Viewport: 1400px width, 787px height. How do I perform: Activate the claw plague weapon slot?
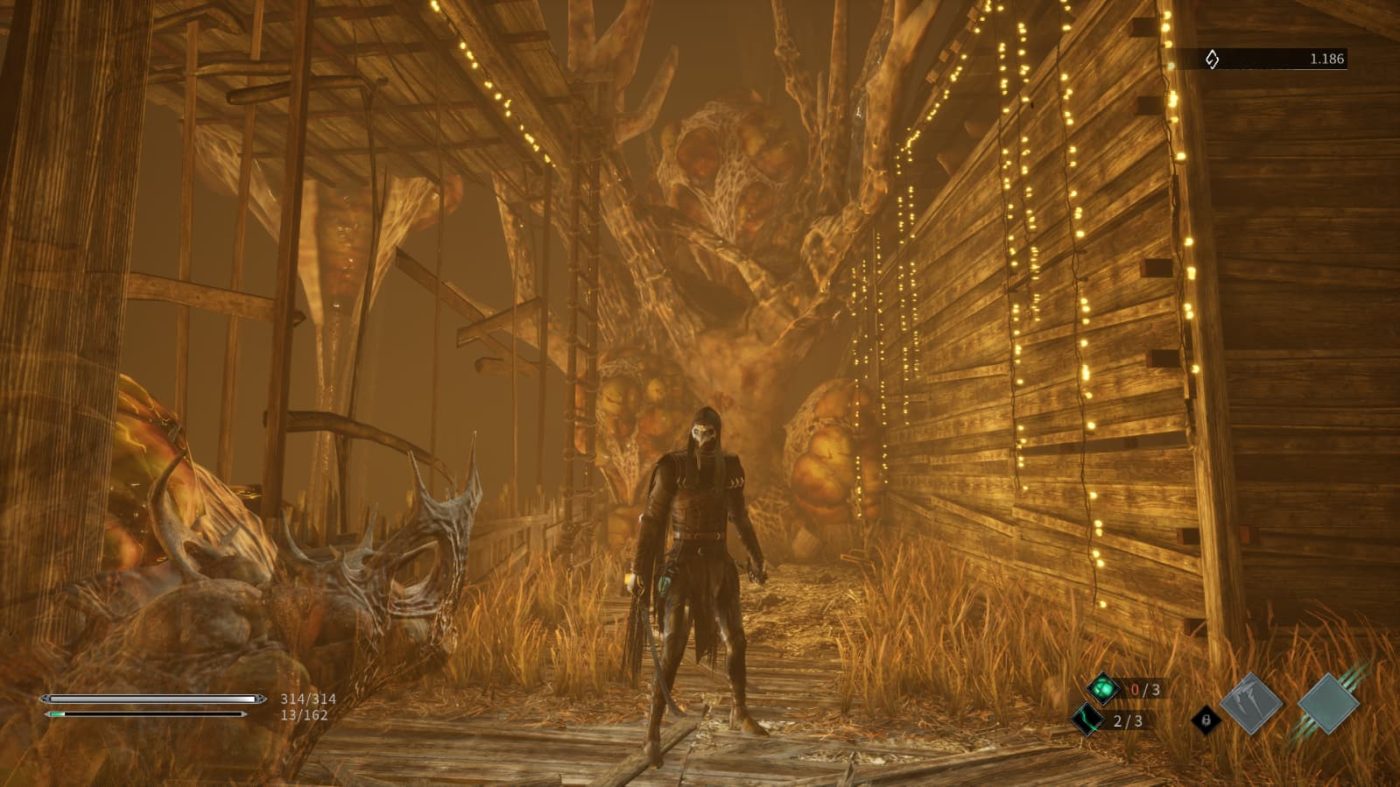coord(1251,704)
